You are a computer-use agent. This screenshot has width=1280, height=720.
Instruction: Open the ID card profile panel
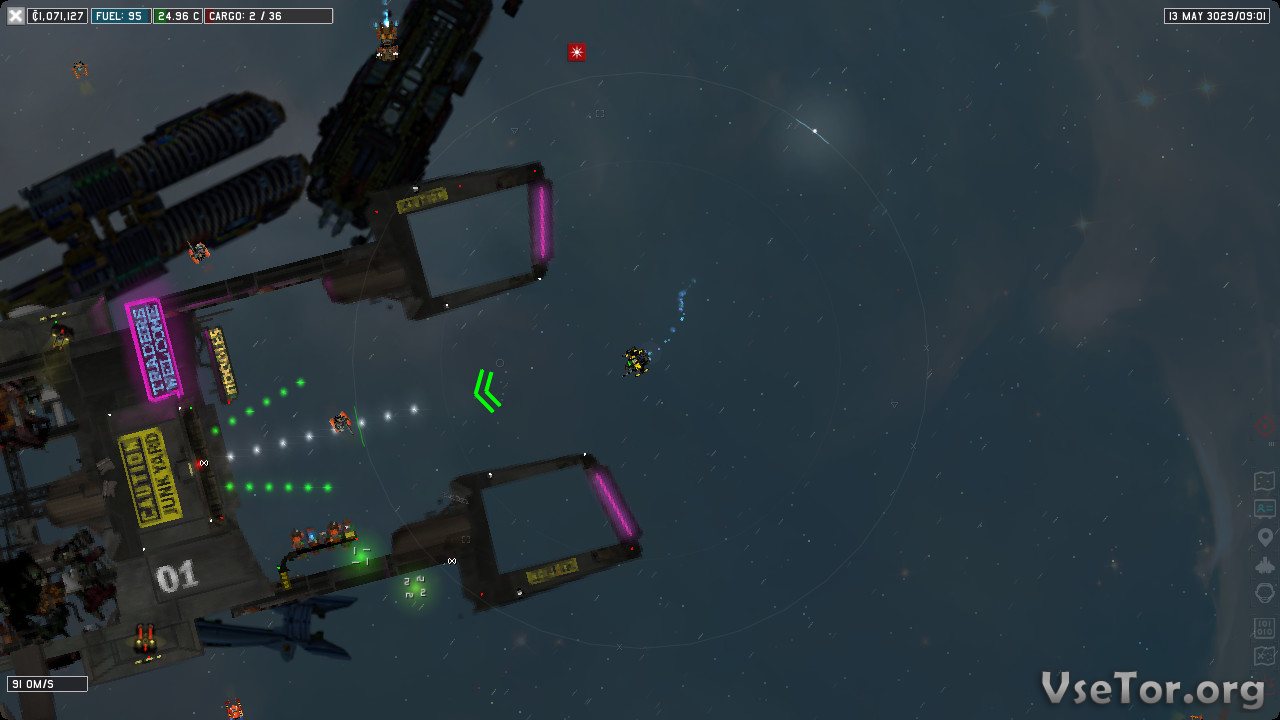tap(1265, 509)
